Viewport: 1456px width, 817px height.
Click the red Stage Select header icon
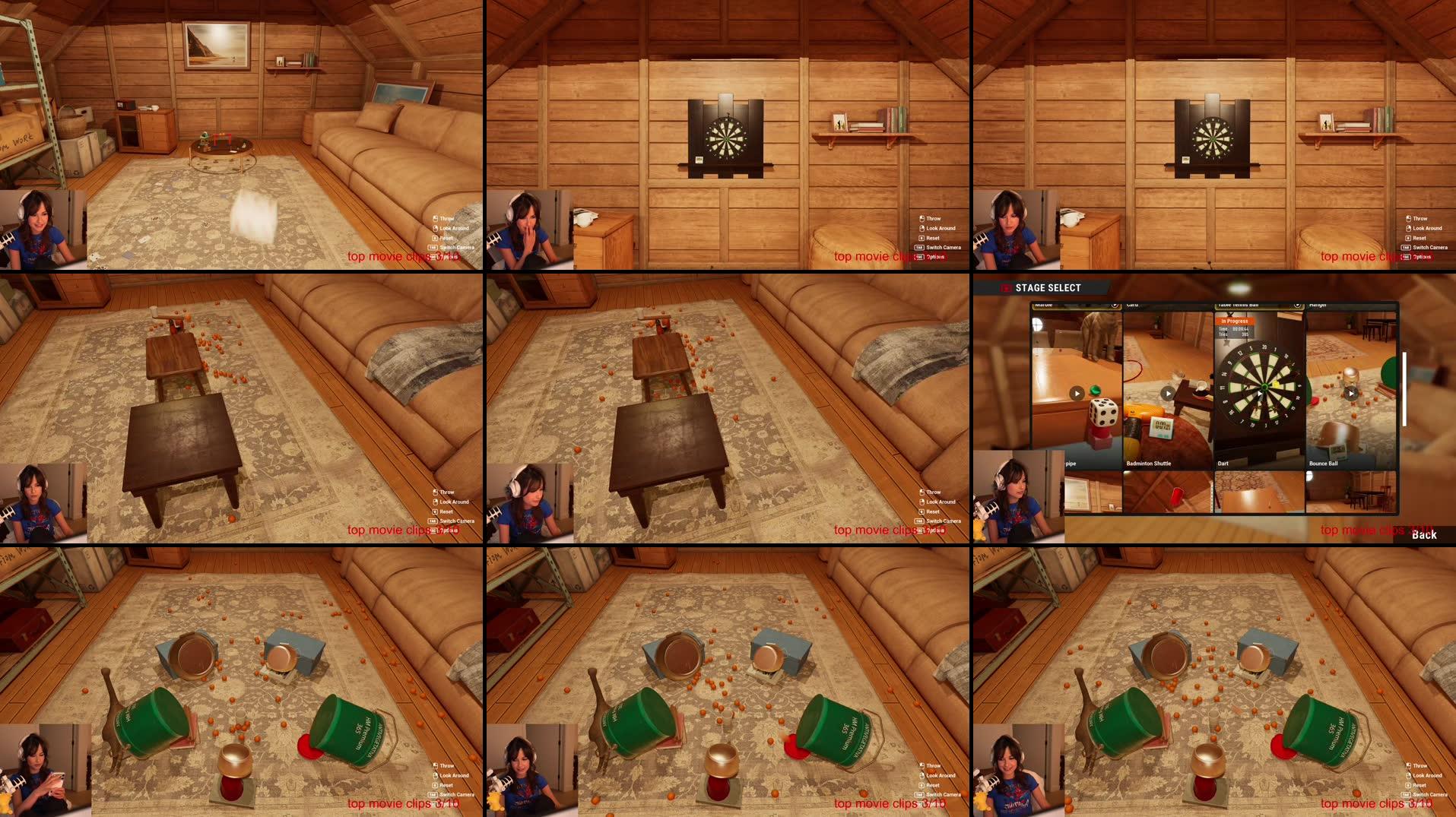(x=1006, y=287)
